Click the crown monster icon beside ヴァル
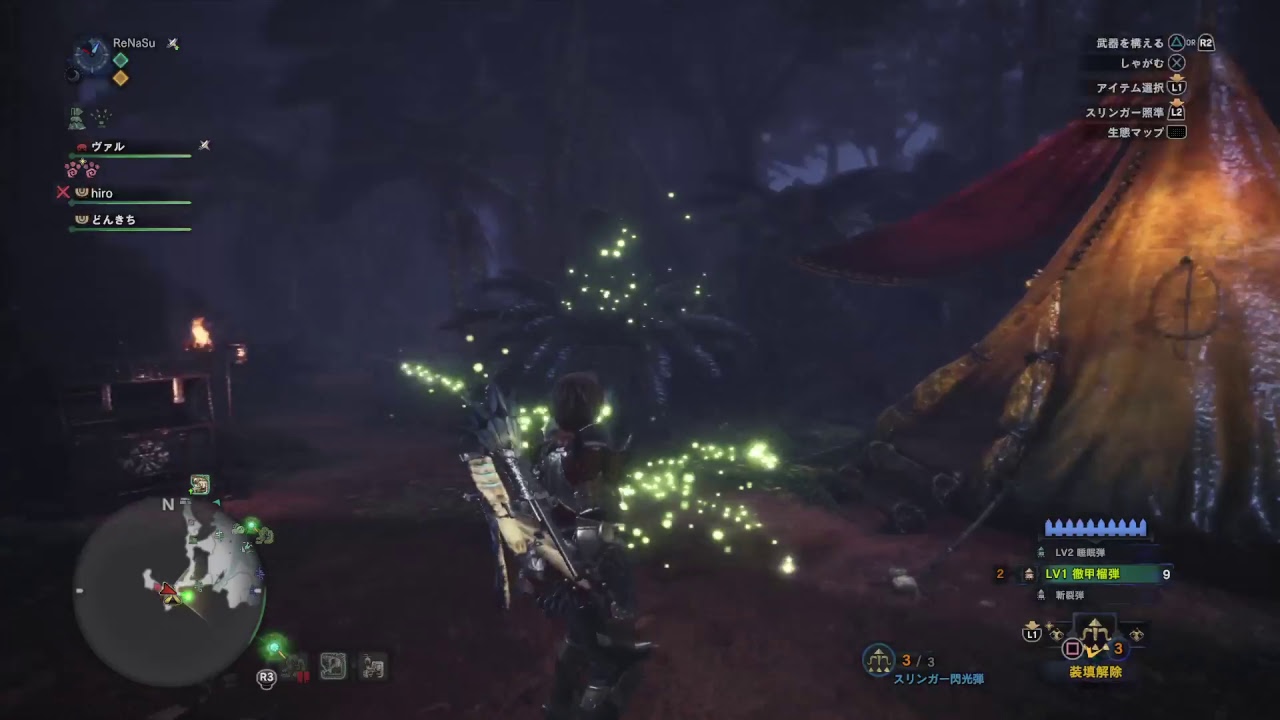 pyautogui.click(x=82, y=147)
